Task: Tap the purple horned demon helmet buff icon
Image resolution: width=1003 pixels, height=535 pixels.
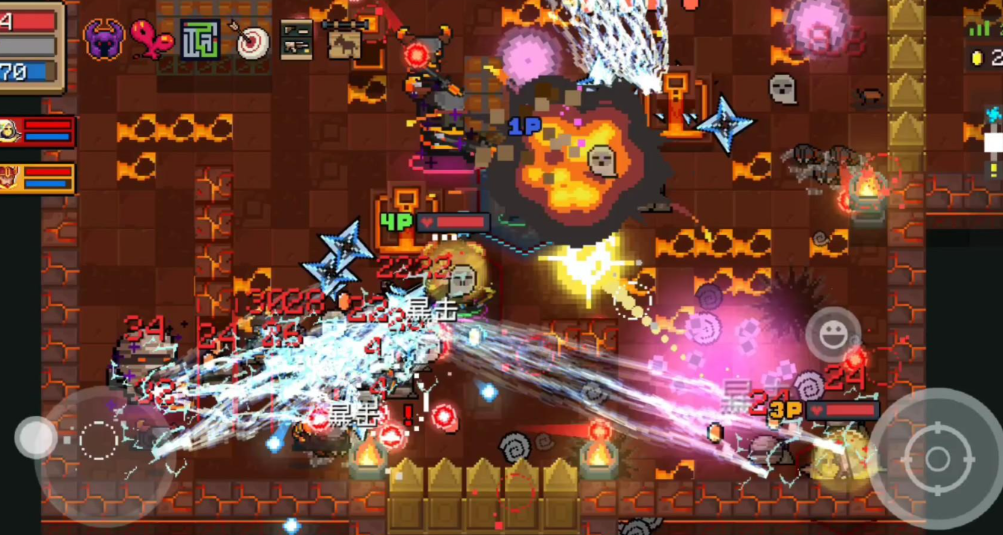Action: 104,40
